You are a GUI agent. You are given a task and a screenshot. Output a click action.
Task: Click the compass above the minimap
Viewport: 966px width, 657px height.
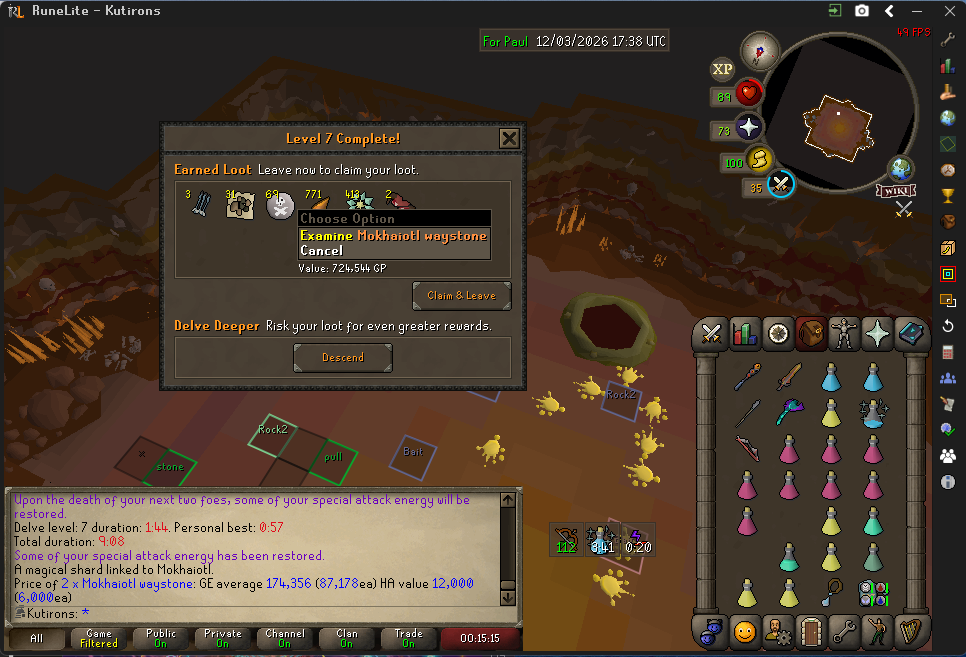759,51
